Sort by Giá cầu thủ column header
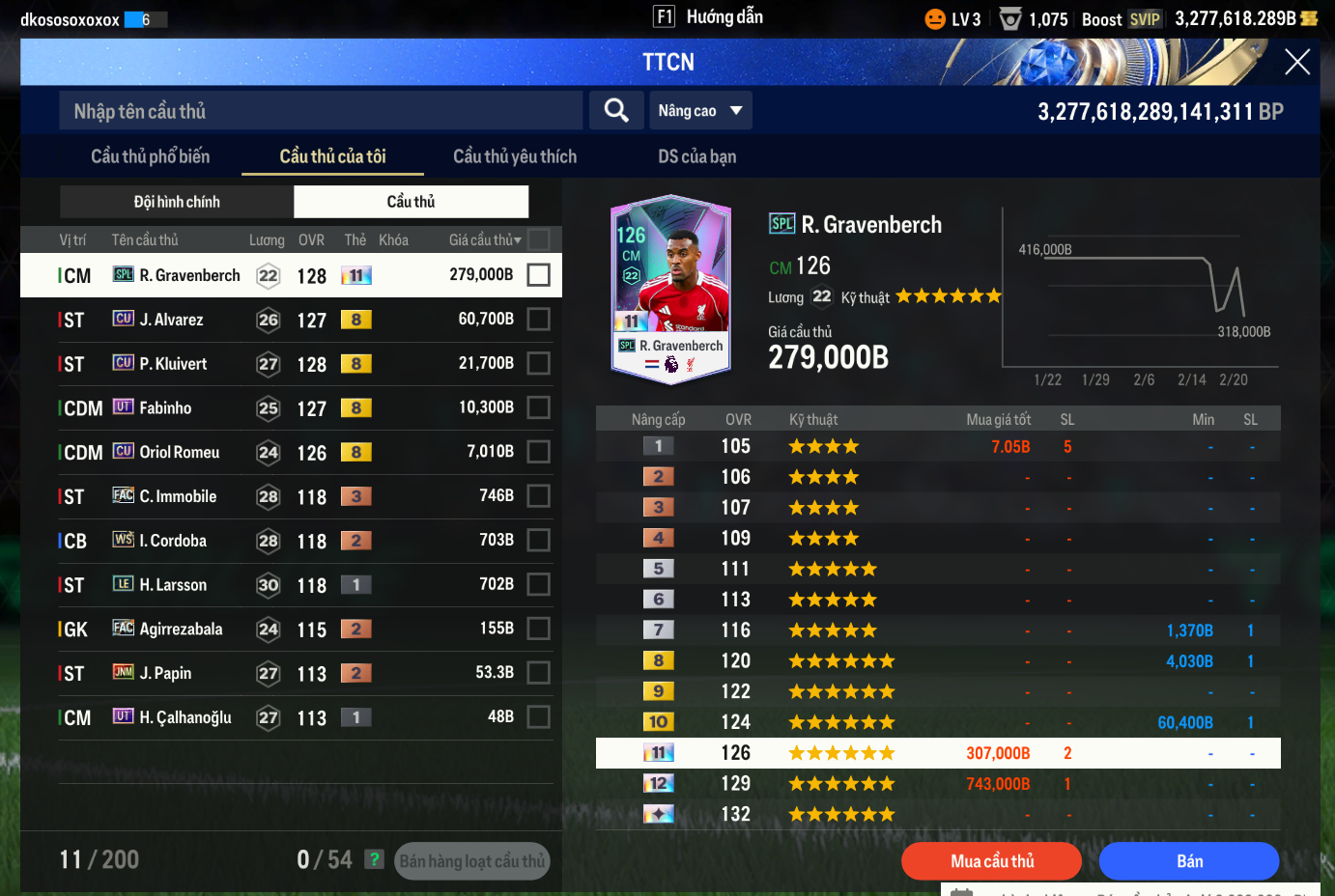This screenshot has height=896, width=1335. point(484,240)
